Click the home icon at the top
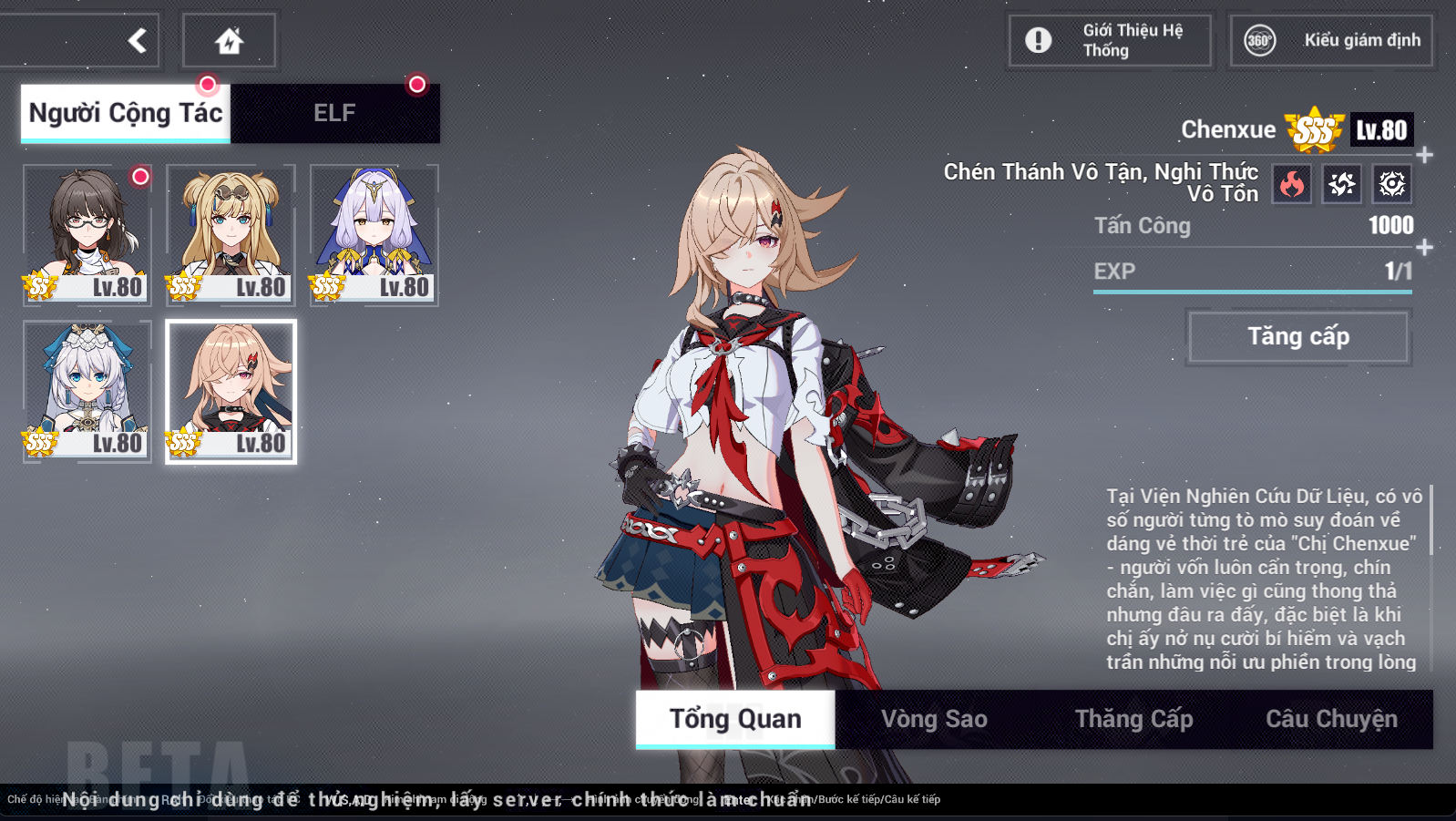The width and height of the screenshot is (1456, 821). pos(229,40)
